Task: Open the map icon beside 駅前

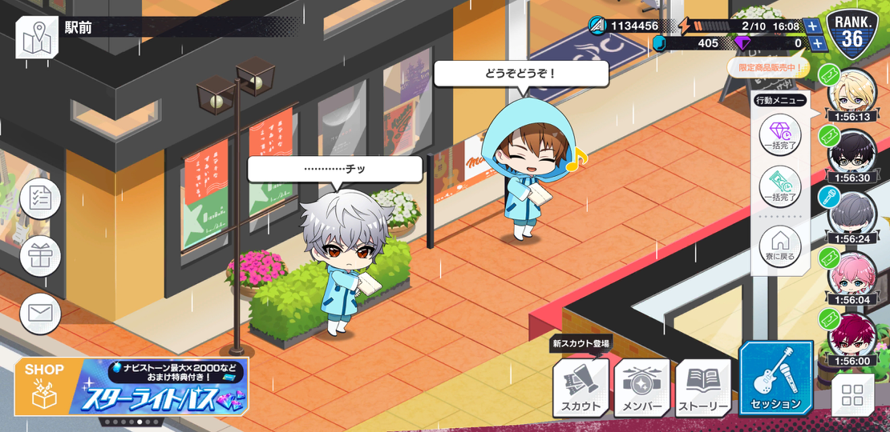Action: coord(37,37)
